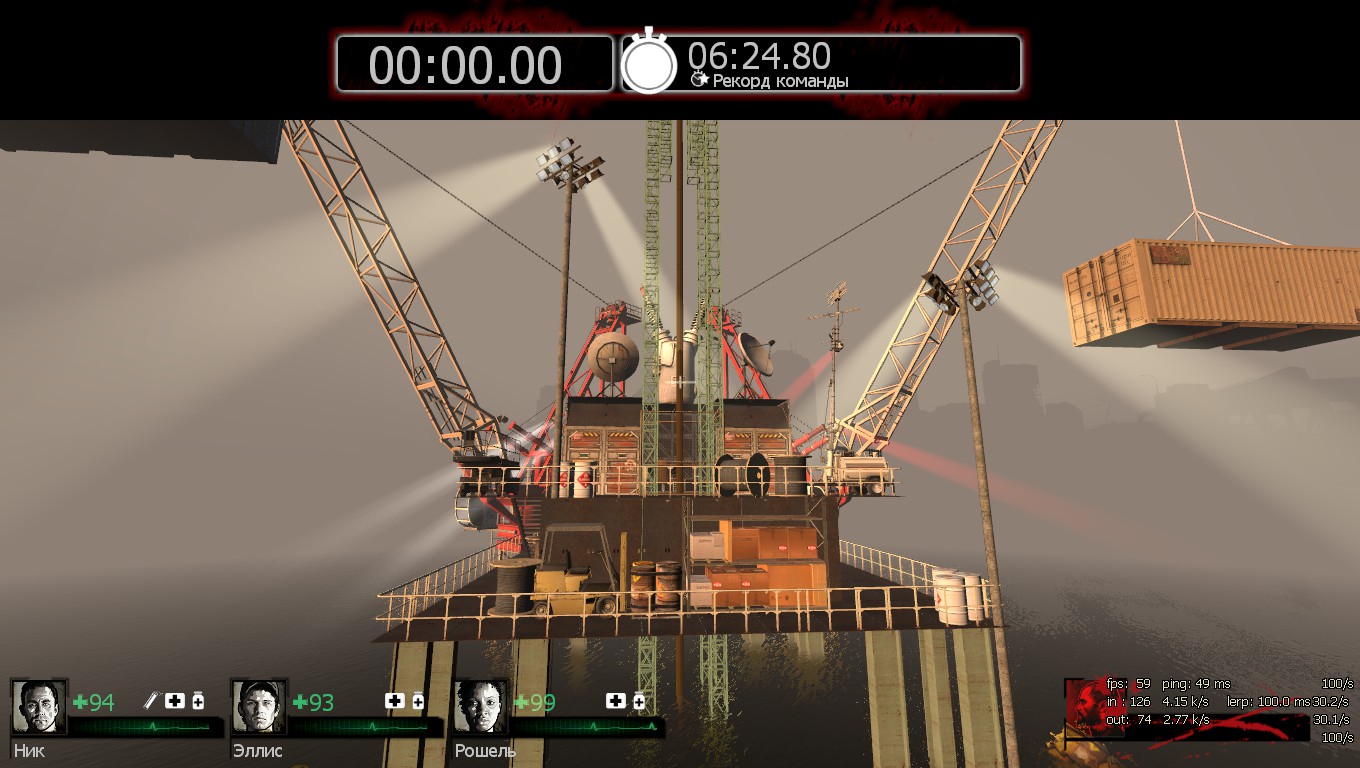
Task: Click the pipe bomb icon beside Nick
Action: (x=152, y=701)
